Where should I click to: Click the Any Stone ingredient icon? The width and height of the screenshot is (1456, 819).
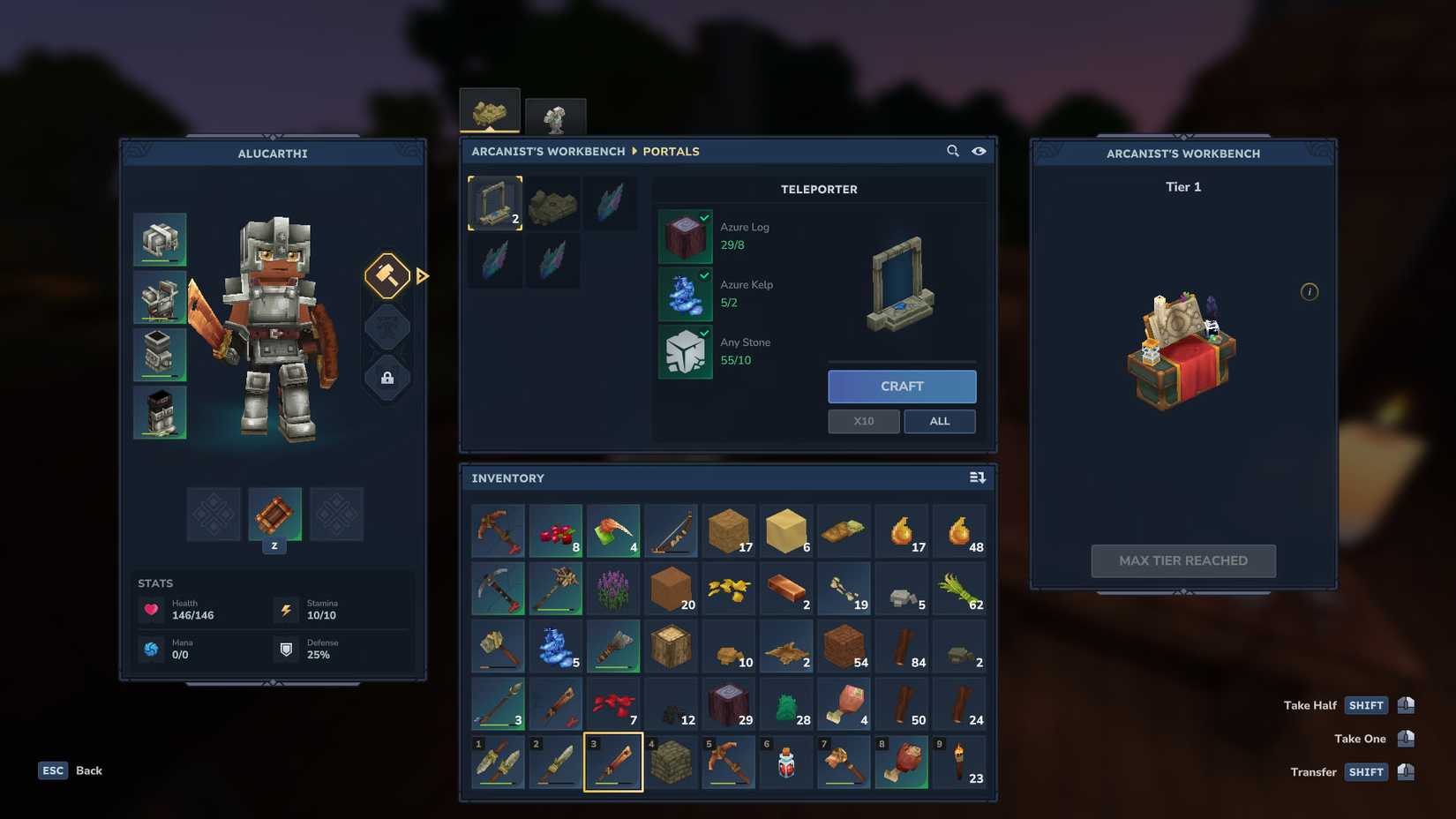pos(685,351)
